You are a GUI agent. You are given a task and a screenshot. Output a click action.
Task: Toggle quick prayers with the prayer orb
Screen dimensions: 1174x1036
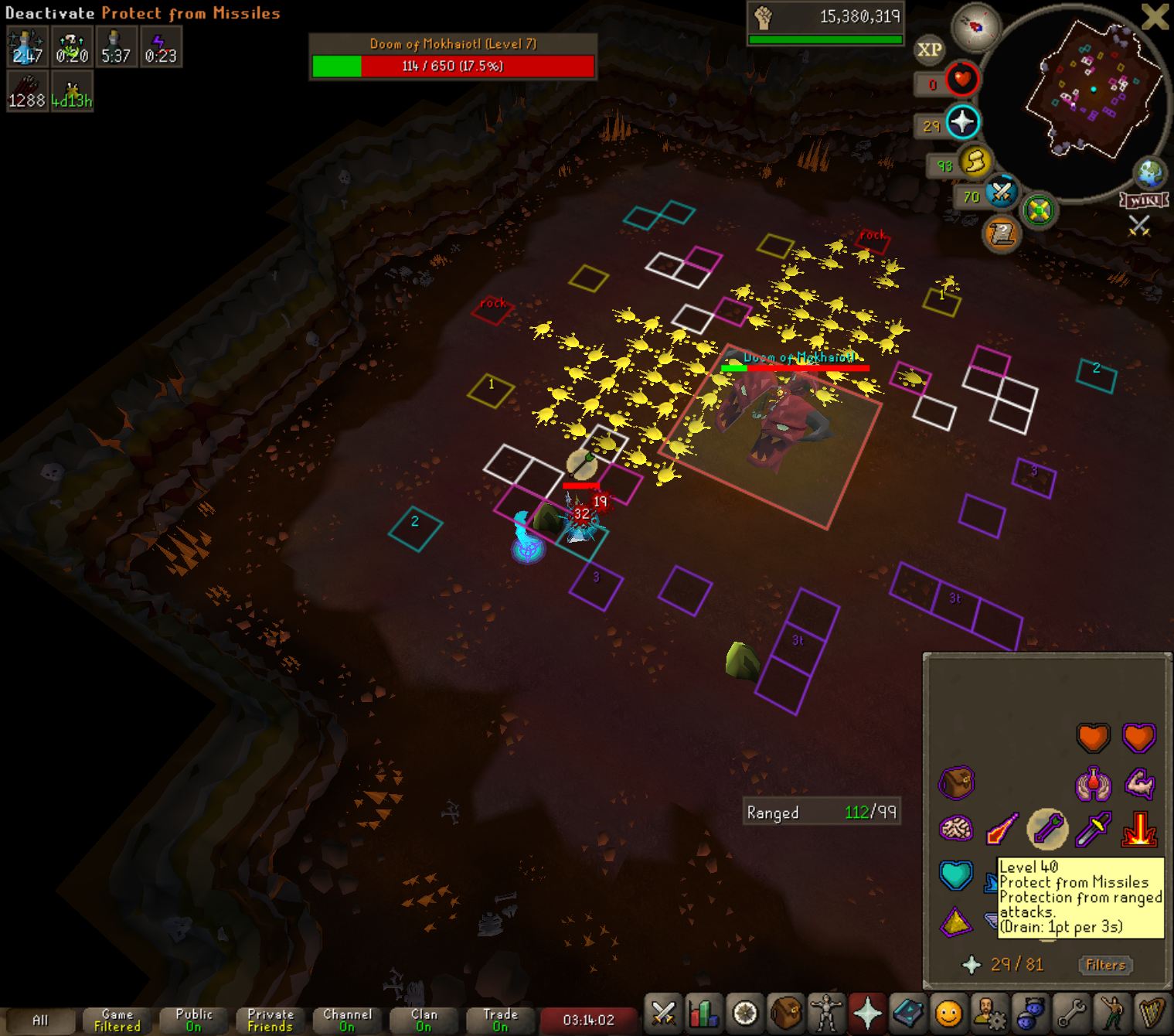(x=962, y=122)
